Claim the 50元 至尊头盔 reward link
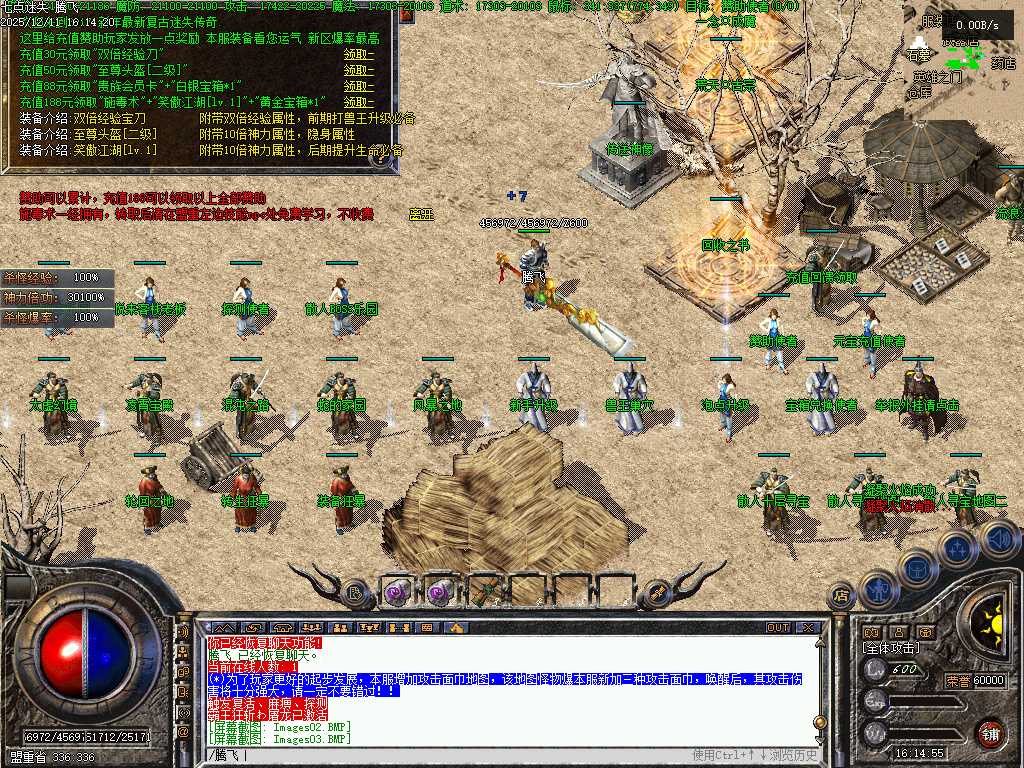This screenshot has height=768, width=1024. tap(358, 71)
